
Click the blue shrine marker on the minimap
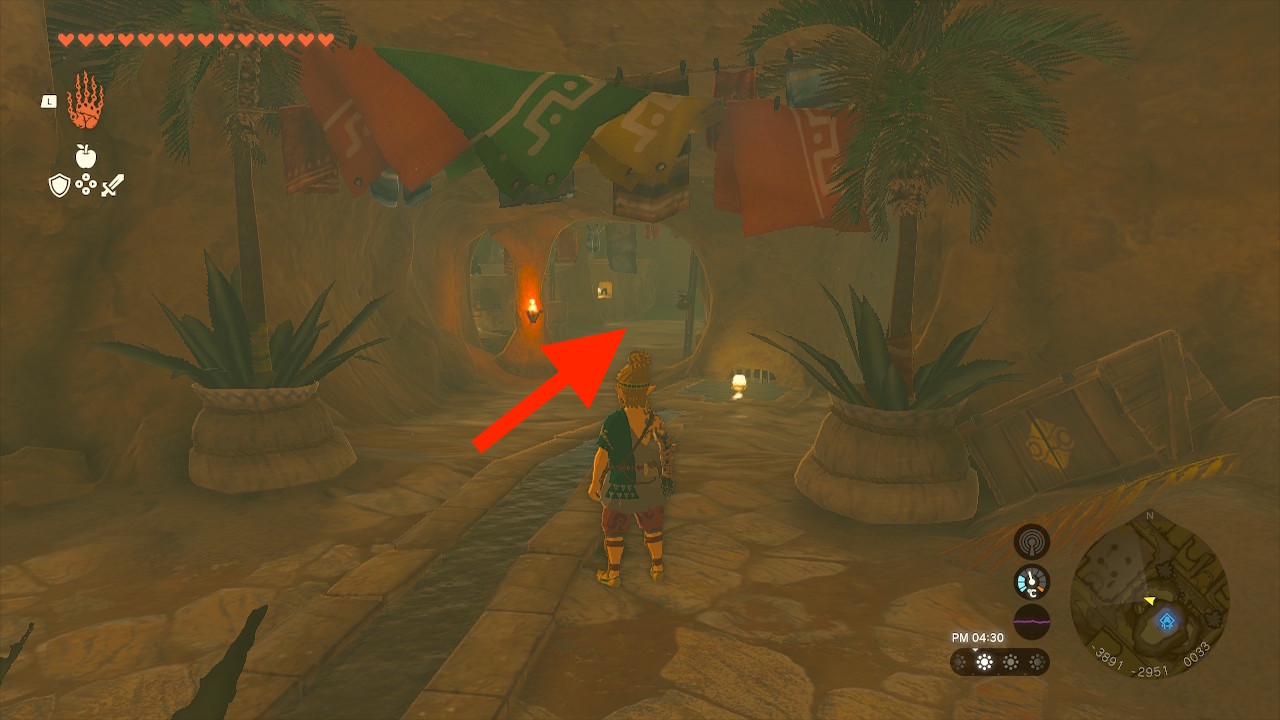(x=1166, y=621)
